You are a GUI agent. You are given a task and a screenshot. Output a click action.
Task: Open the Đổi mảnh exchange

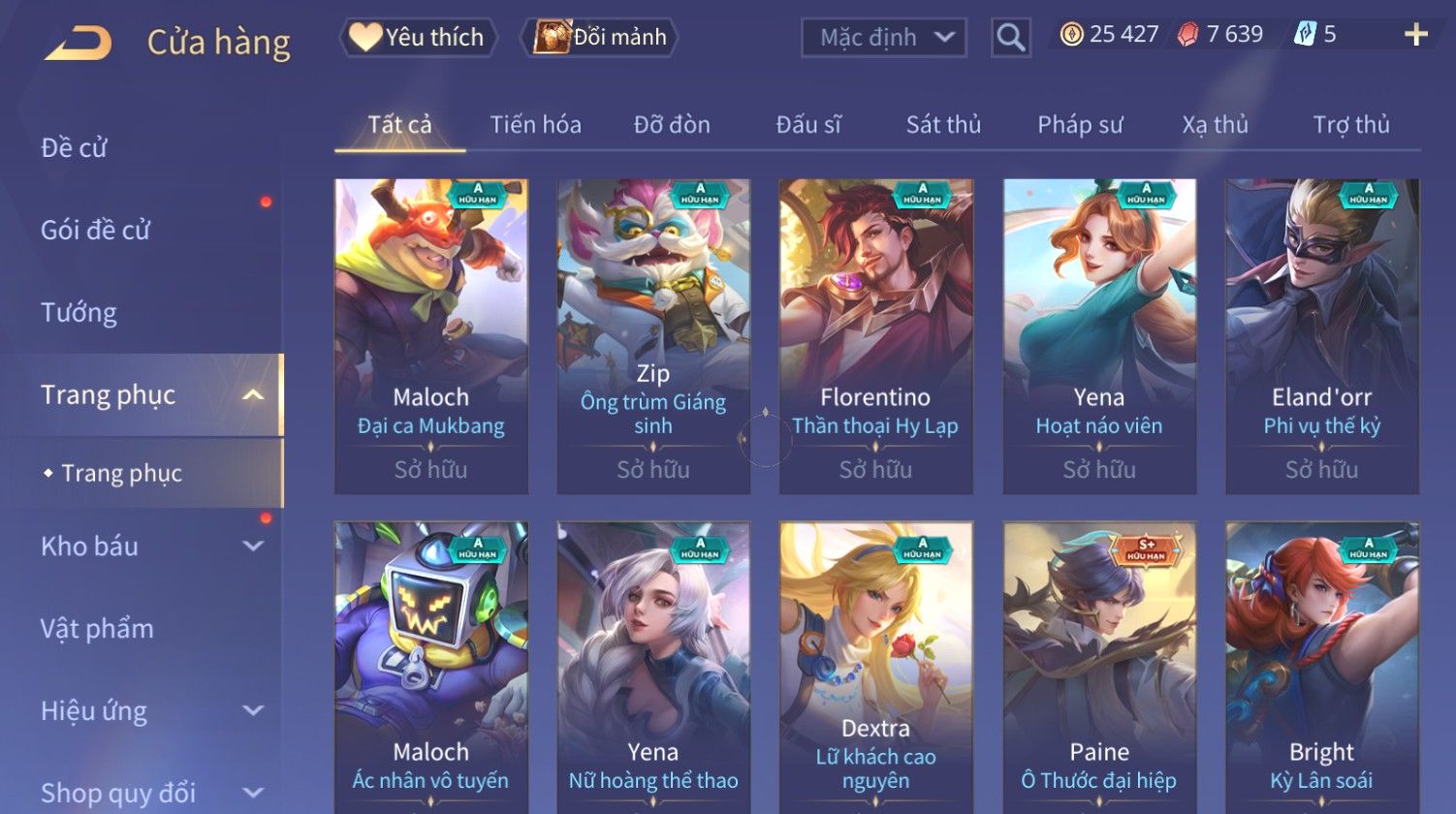coord(601,38)
